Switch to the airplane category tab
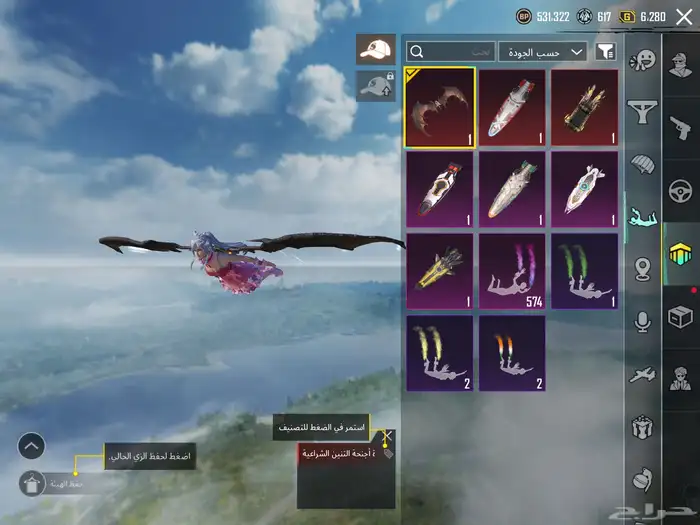 641,375
